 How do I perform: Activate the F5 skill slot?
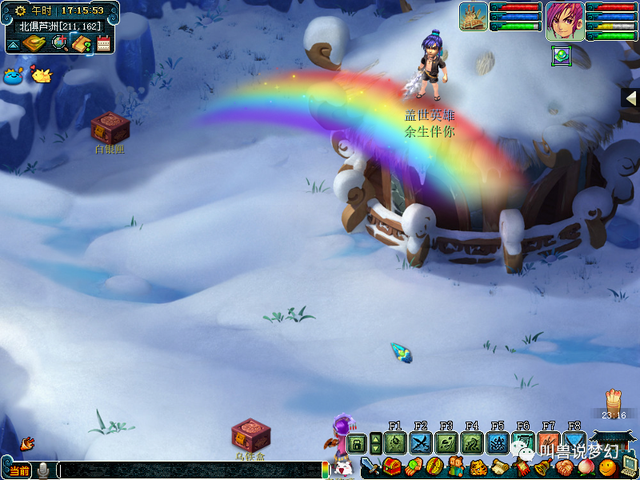coord(497,443)
